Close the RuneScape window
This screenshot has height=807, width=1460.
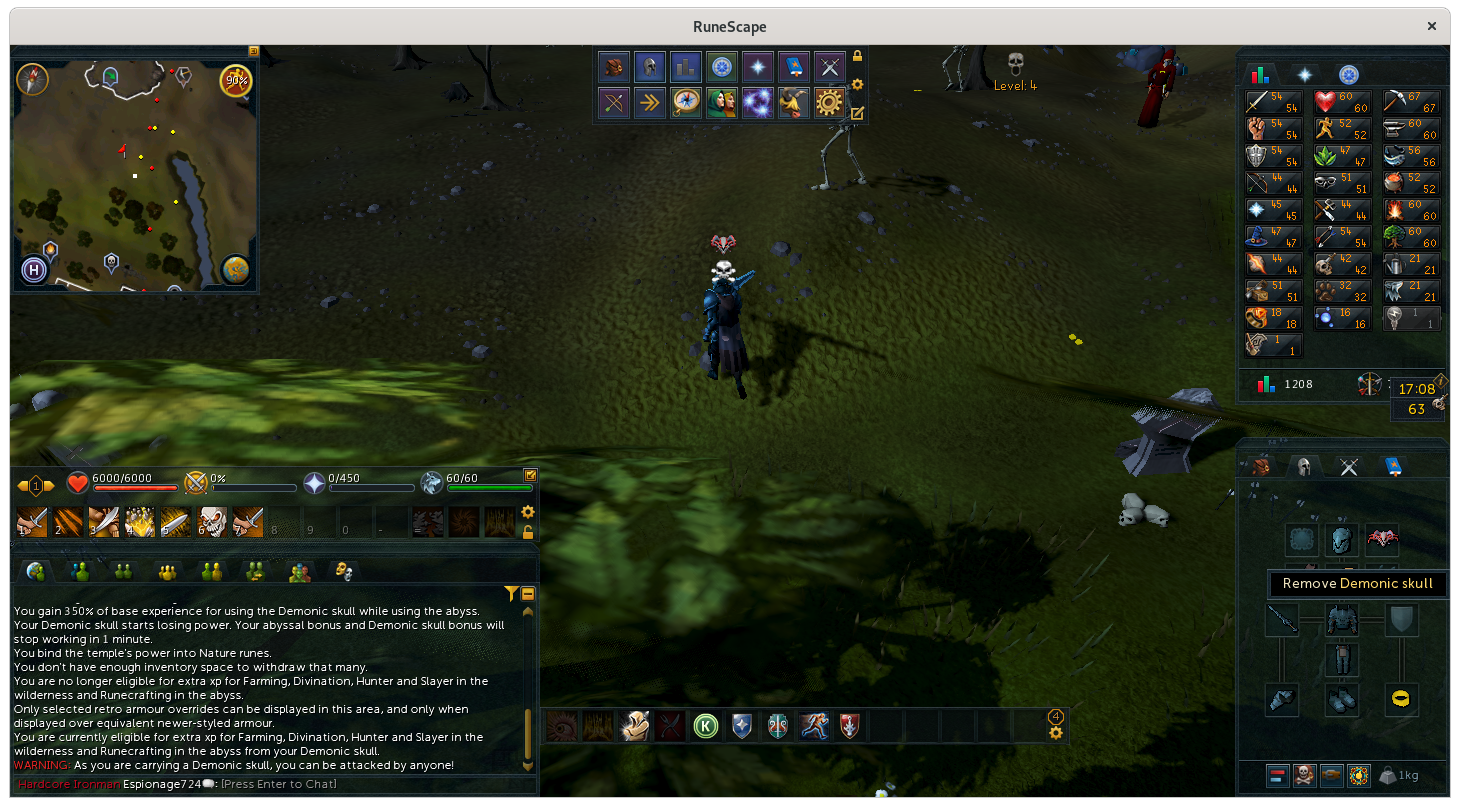[1433, 27]
